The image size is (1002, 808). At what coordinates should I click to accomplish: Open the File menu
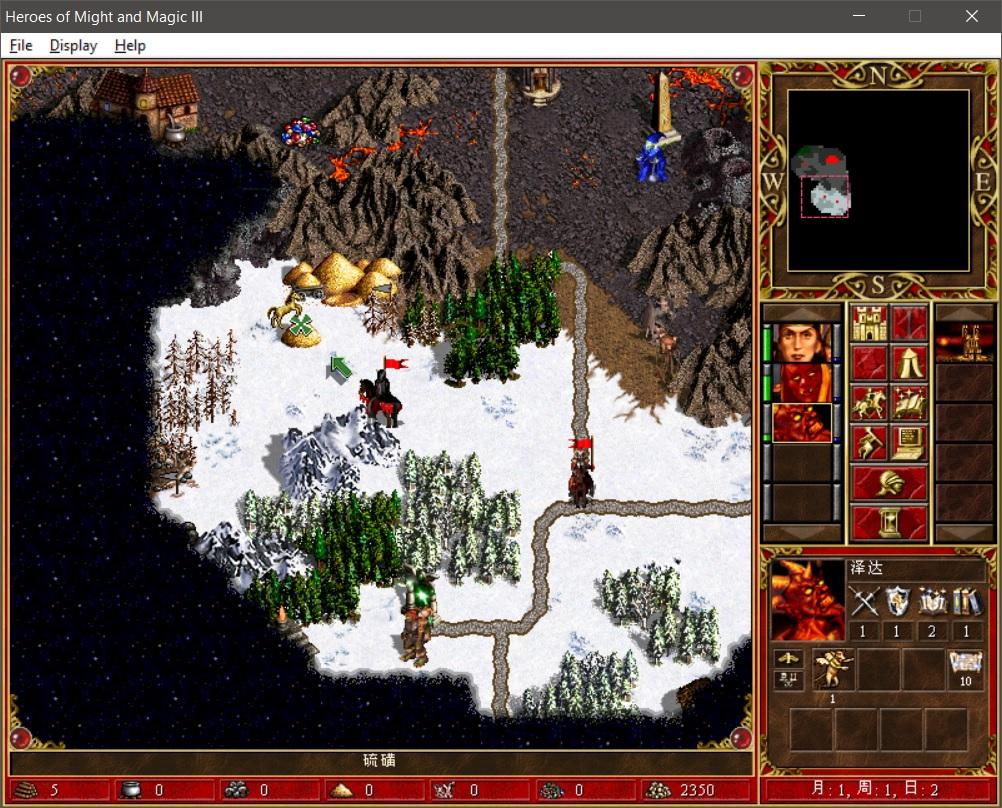tap(21, 46)
